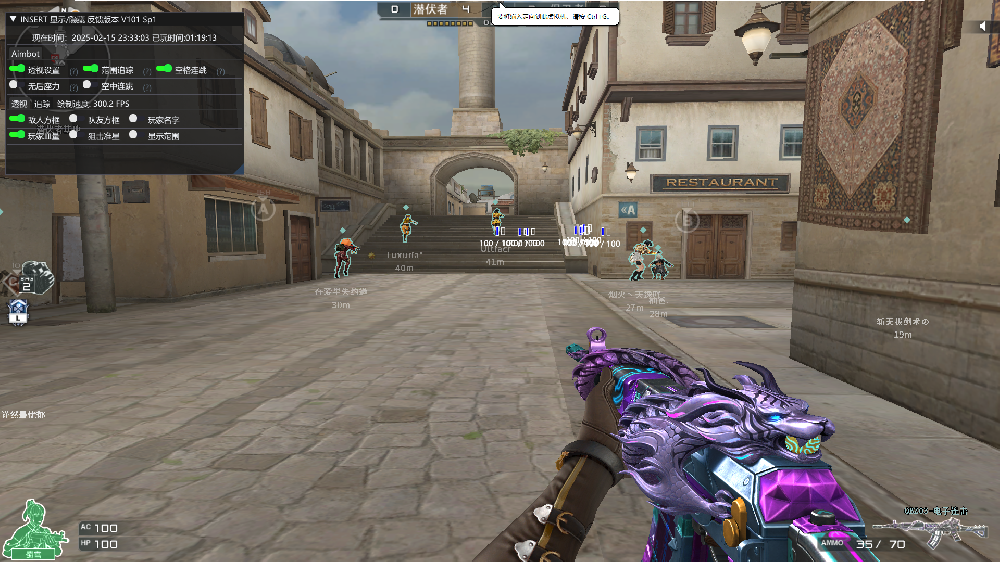The height and width of the screenshot is (562, 1000).
Task: Enable the 显示范围 switch
Action: [x=133, y=135]
